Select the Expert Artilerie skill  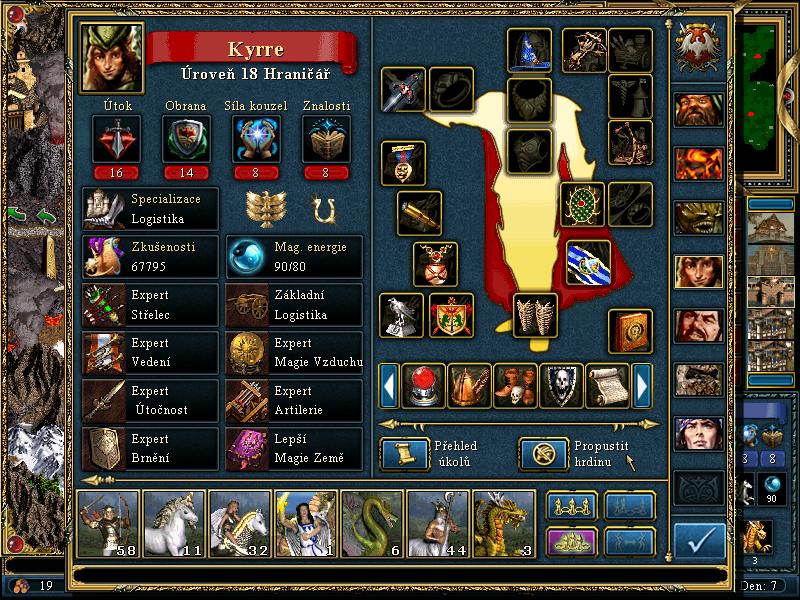[x=294, y=401]
